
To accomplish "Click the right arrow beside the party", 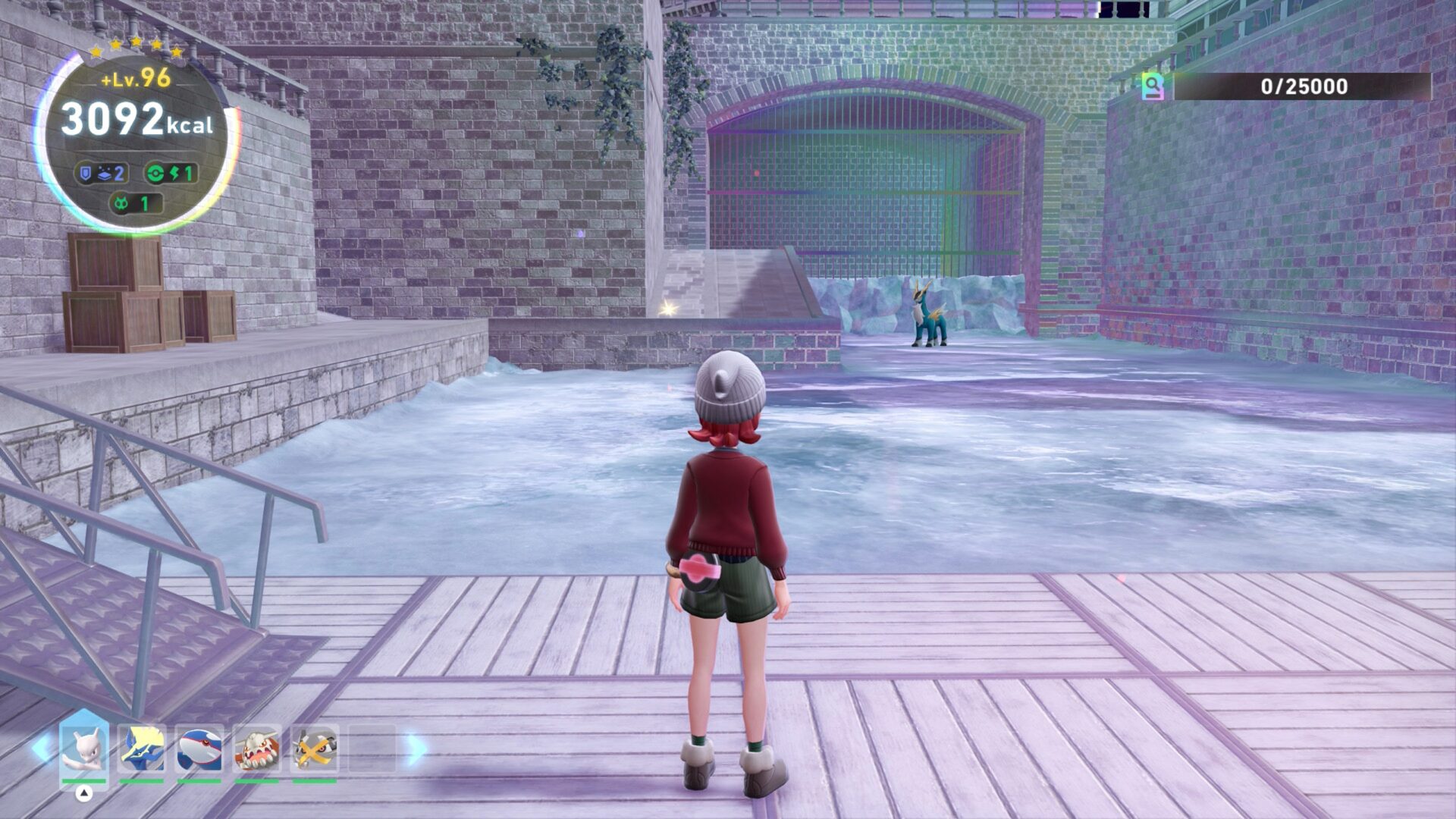I will point(416,748).
